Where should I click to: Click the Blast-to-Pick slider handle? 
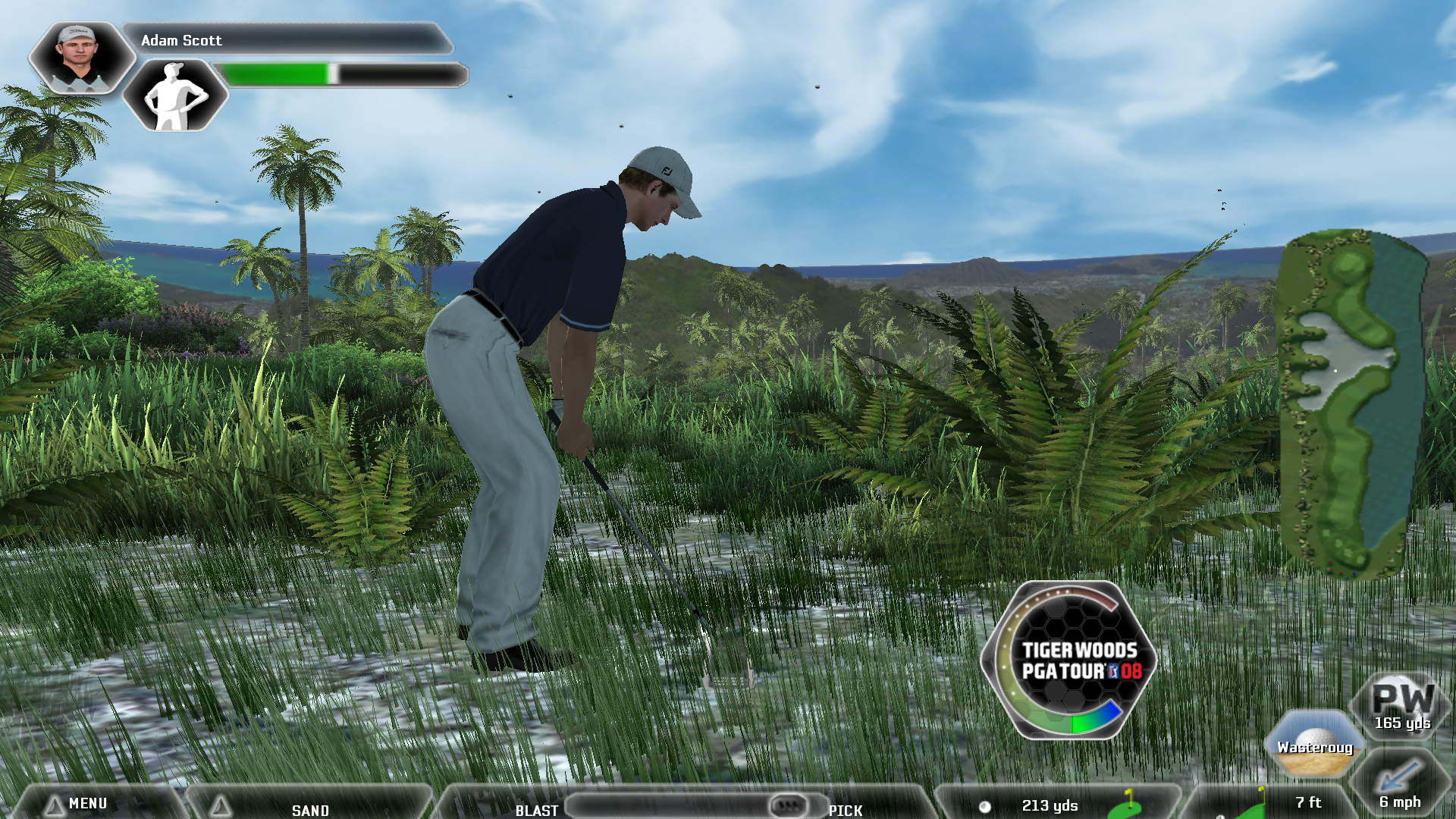[x=787, y=805]
